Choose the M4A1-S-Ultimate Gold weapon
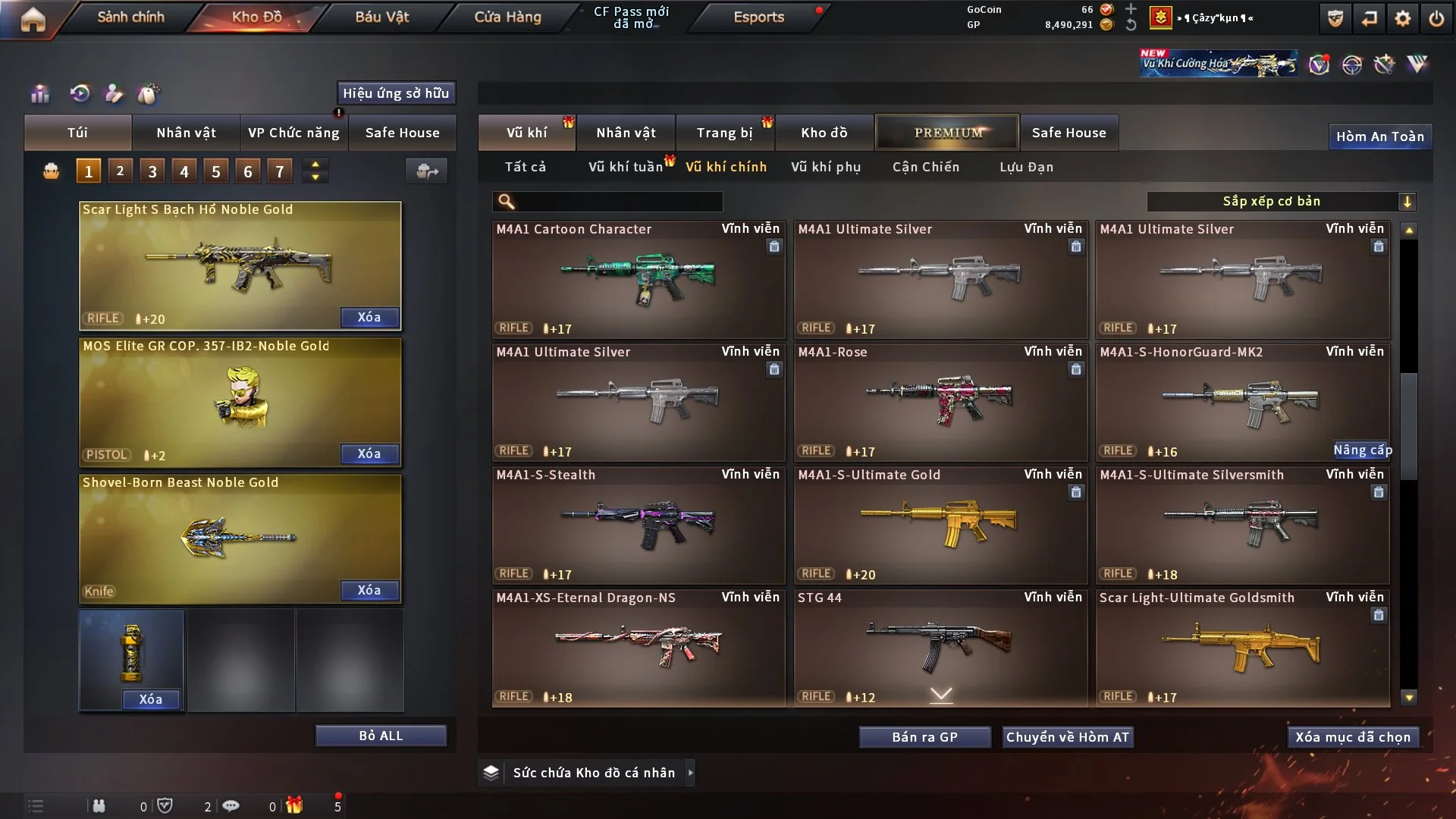The height and width of the screenshot is (819, 1456). (940, 525)
